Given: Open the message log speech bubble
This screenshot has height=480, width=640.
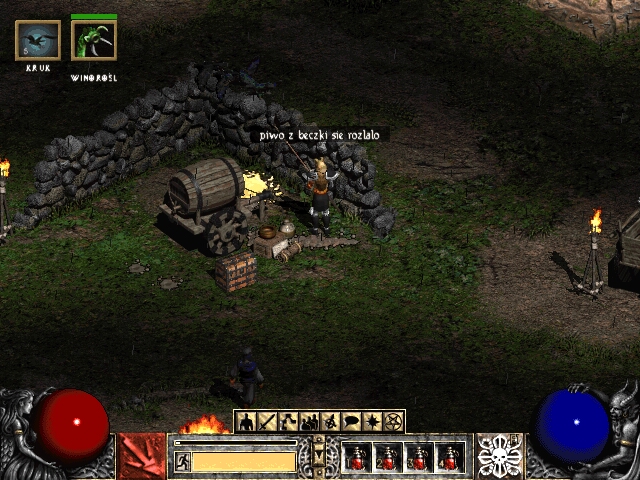Looking at the screenshot, I should click(x=352, y=421).
